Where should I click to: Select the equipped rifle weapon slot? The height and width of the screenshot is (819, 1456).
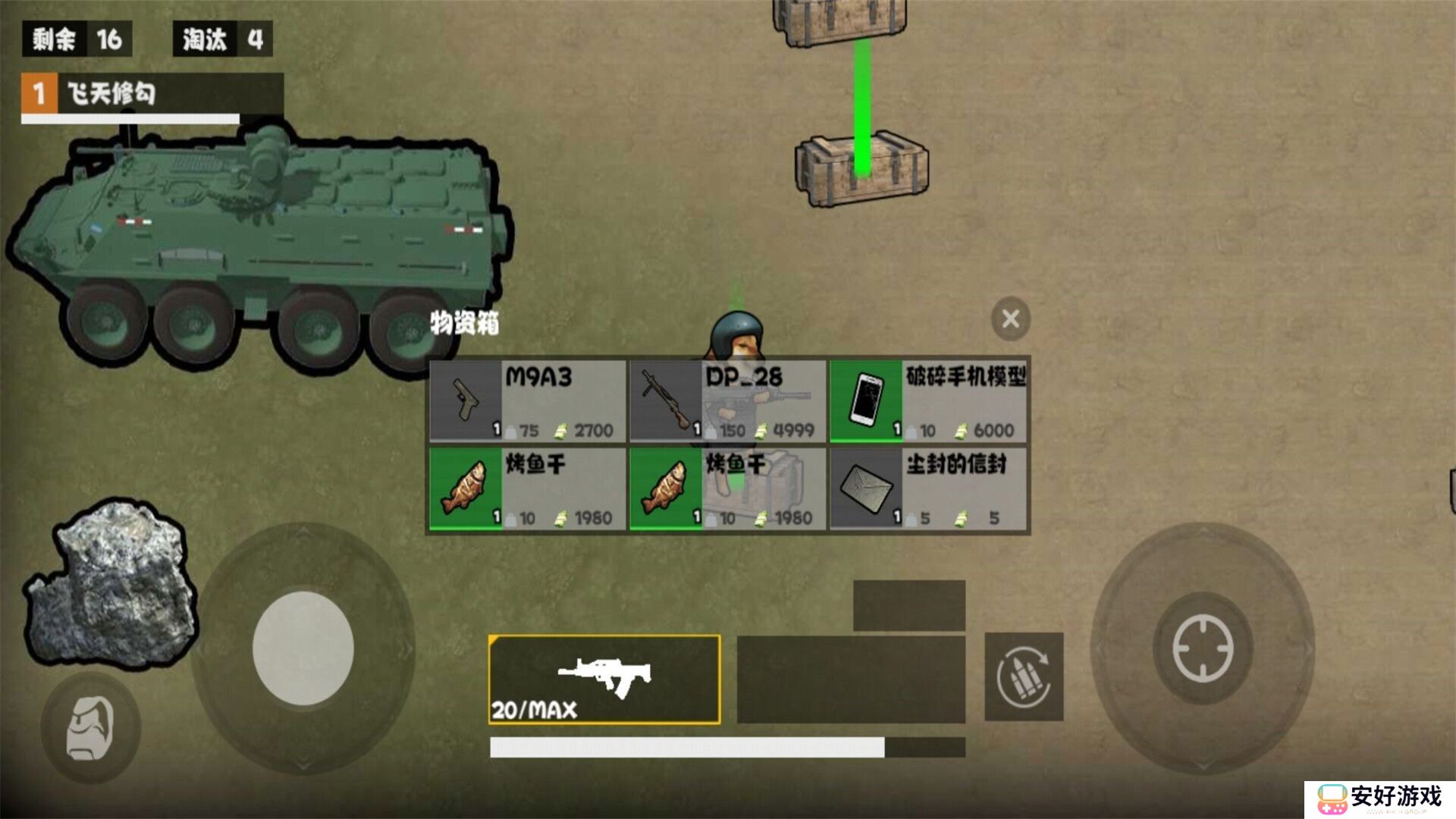pos(604,679)
